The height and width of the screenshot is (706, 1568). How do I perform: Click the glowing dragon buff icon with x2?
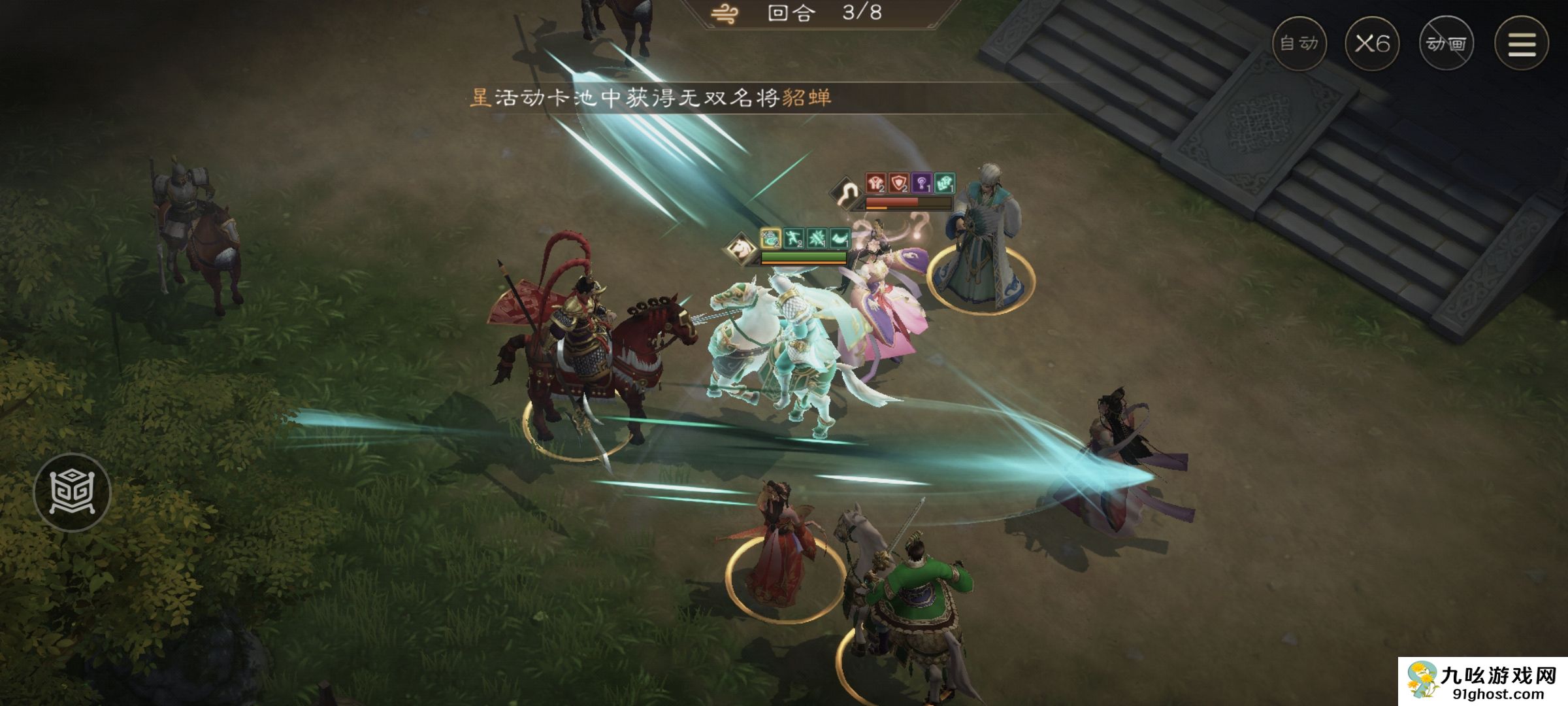tap(770, 237)
